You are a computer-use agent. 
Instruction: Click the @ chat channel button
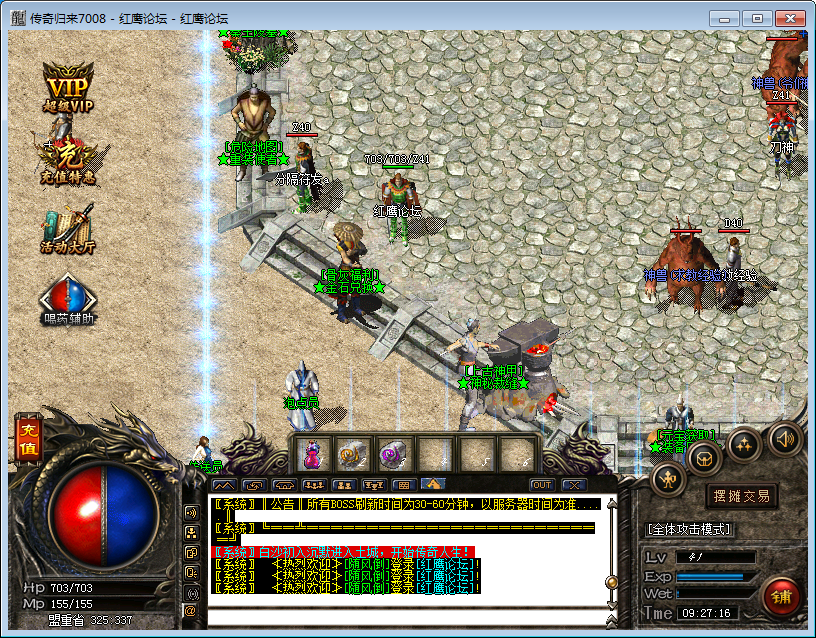pos(191,610)
